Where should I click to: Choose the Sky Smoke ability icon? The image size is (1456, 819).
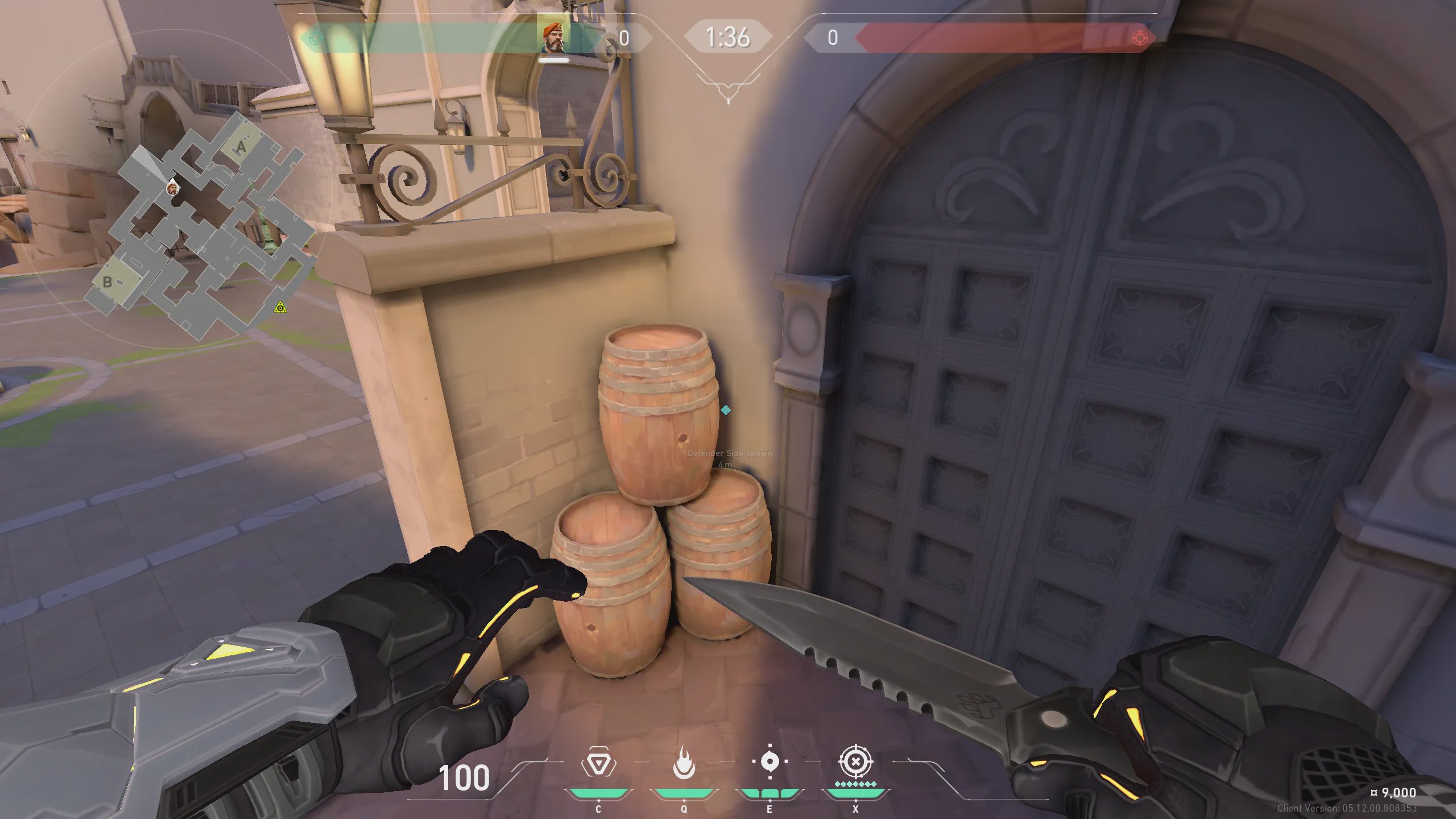pyautogui.click(x=770, y=762)
